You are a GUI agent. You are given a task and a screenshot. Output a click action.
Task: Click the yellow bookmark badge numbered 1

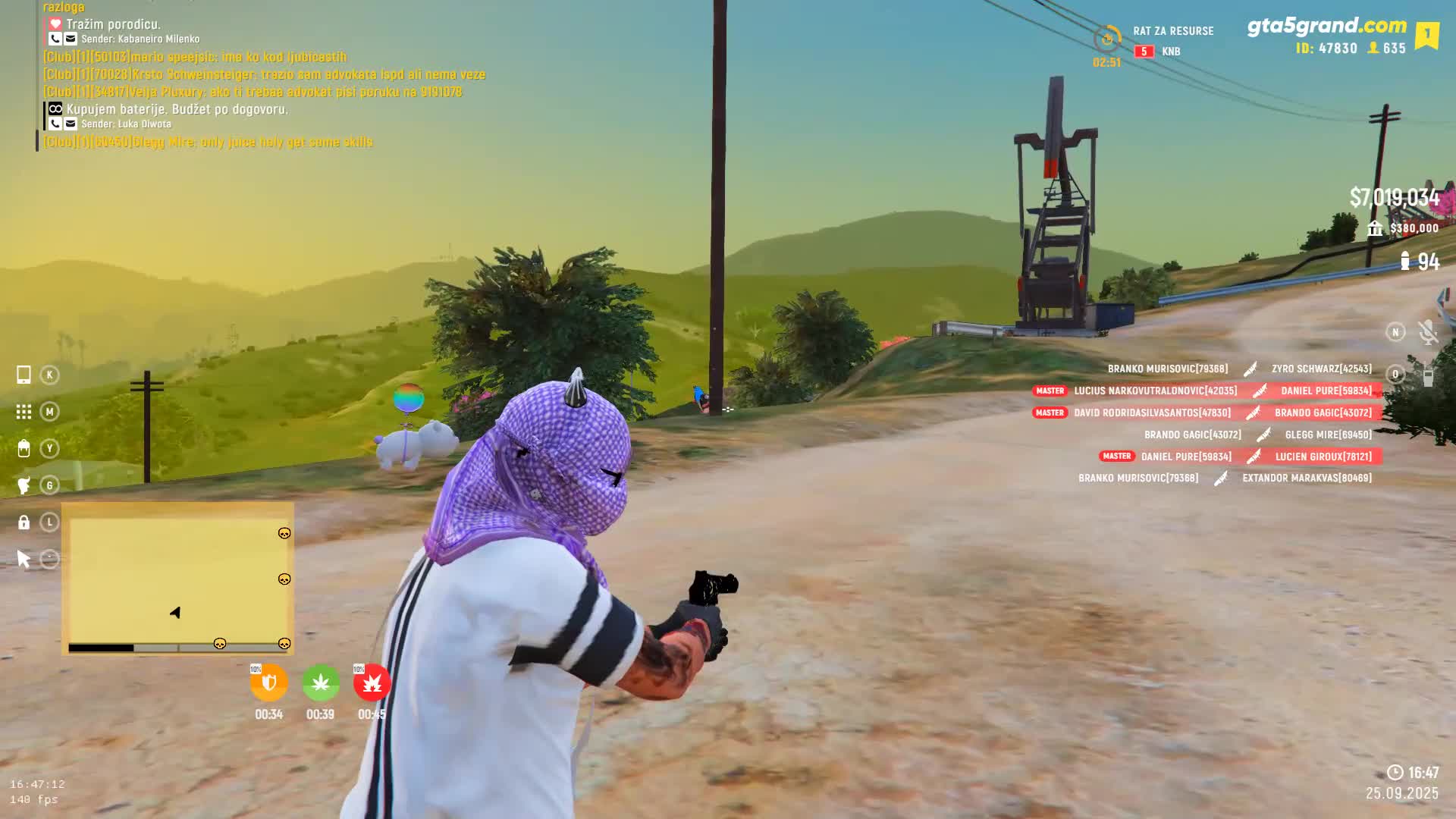pyautogui.click(x=1426, y=35)
